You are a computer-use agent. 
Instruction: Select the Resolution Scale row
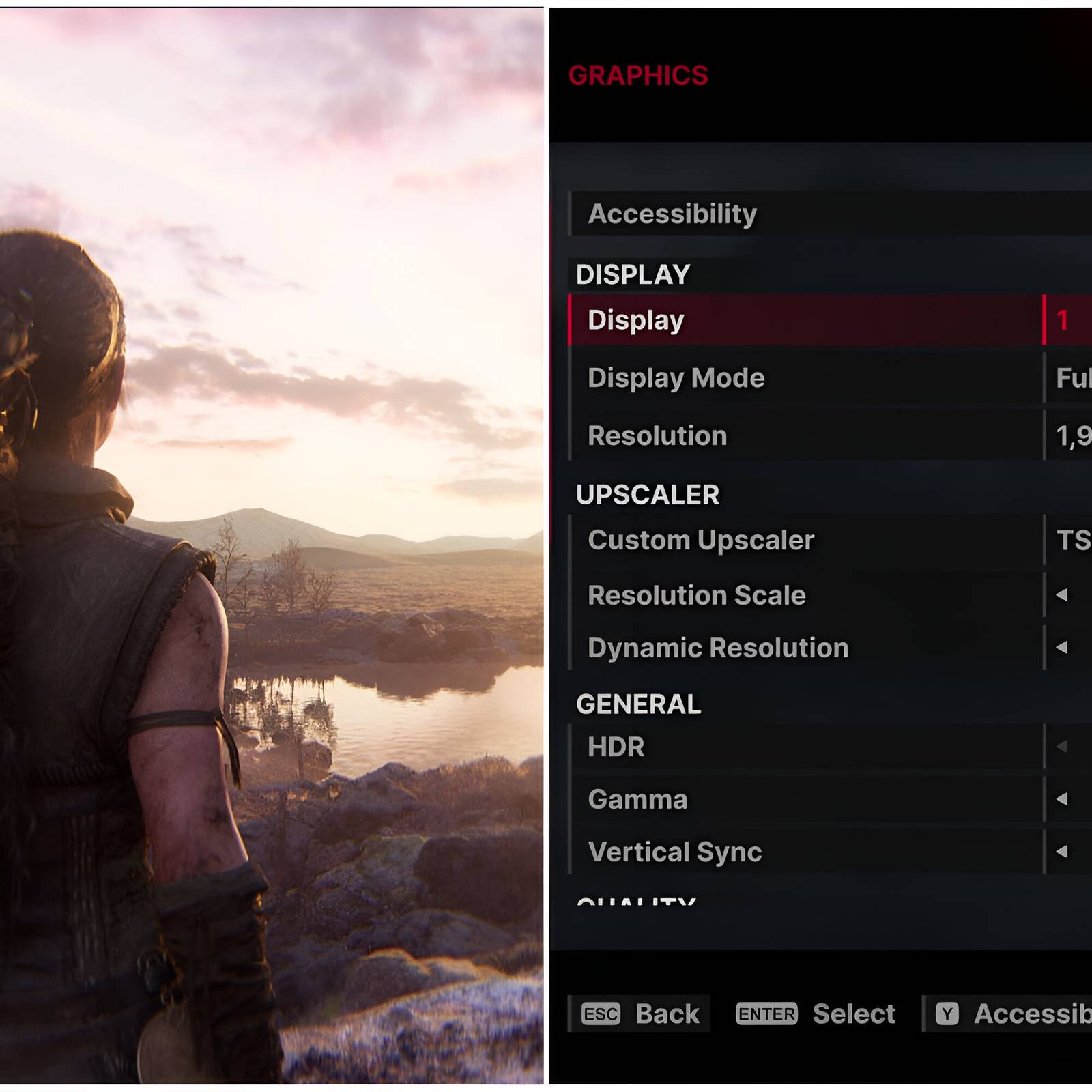[696, 595]
